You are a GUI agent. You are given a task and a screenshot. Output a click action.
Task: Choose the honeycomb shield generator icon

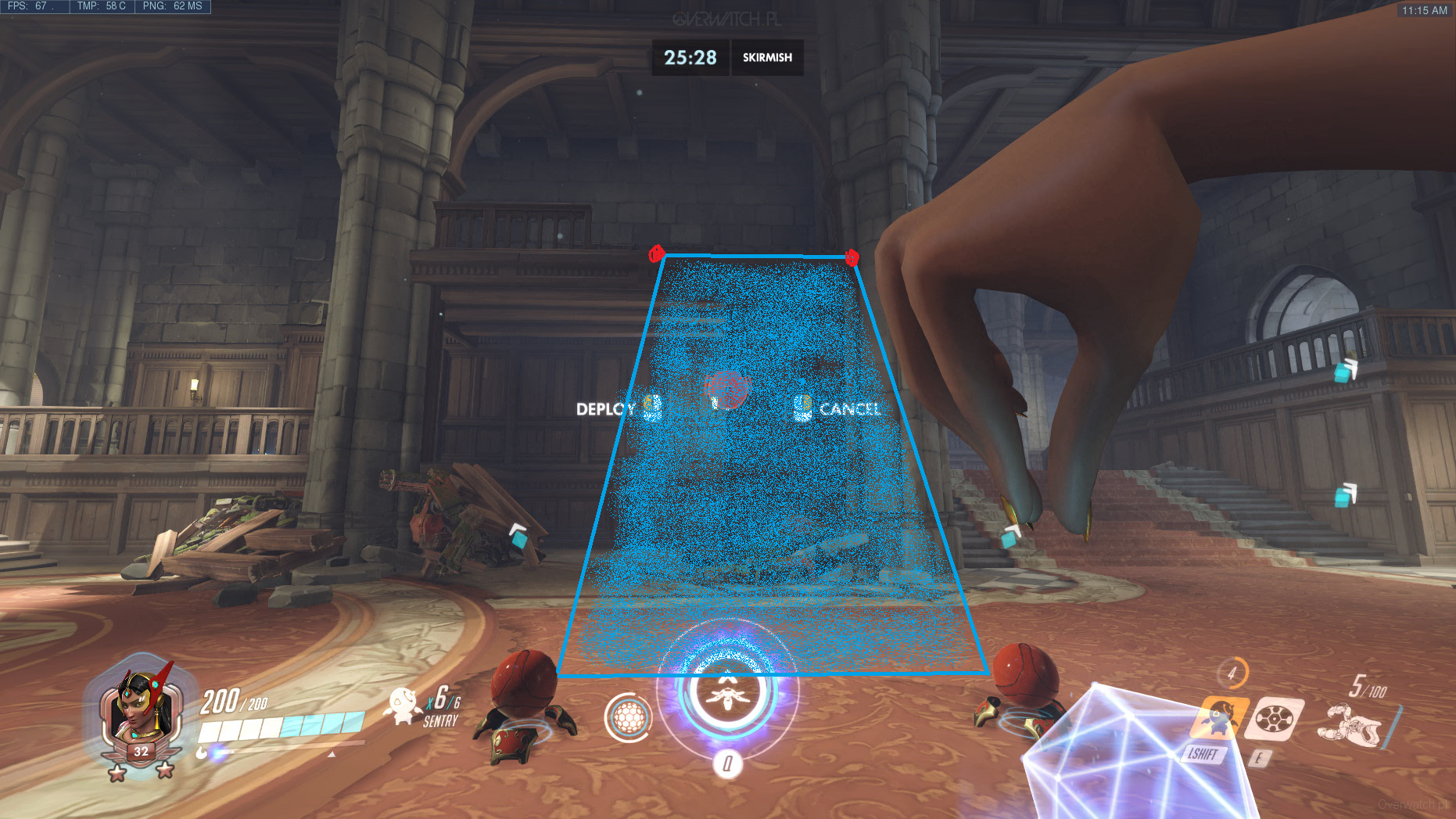pos(628,717)
